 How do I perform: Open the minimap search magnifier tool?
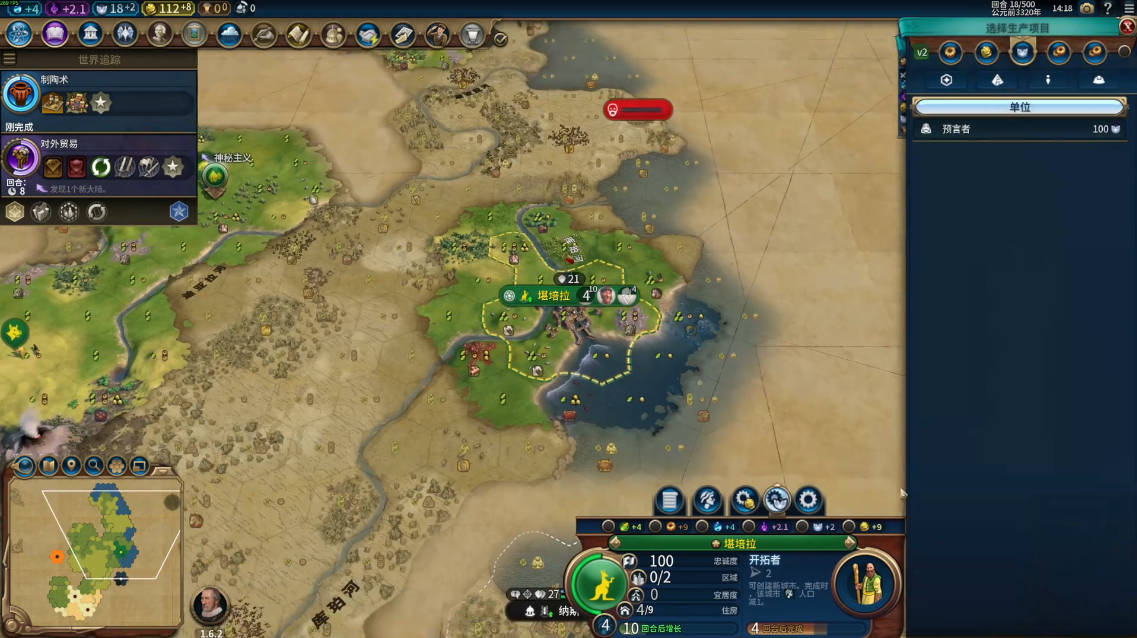point(94,465)
